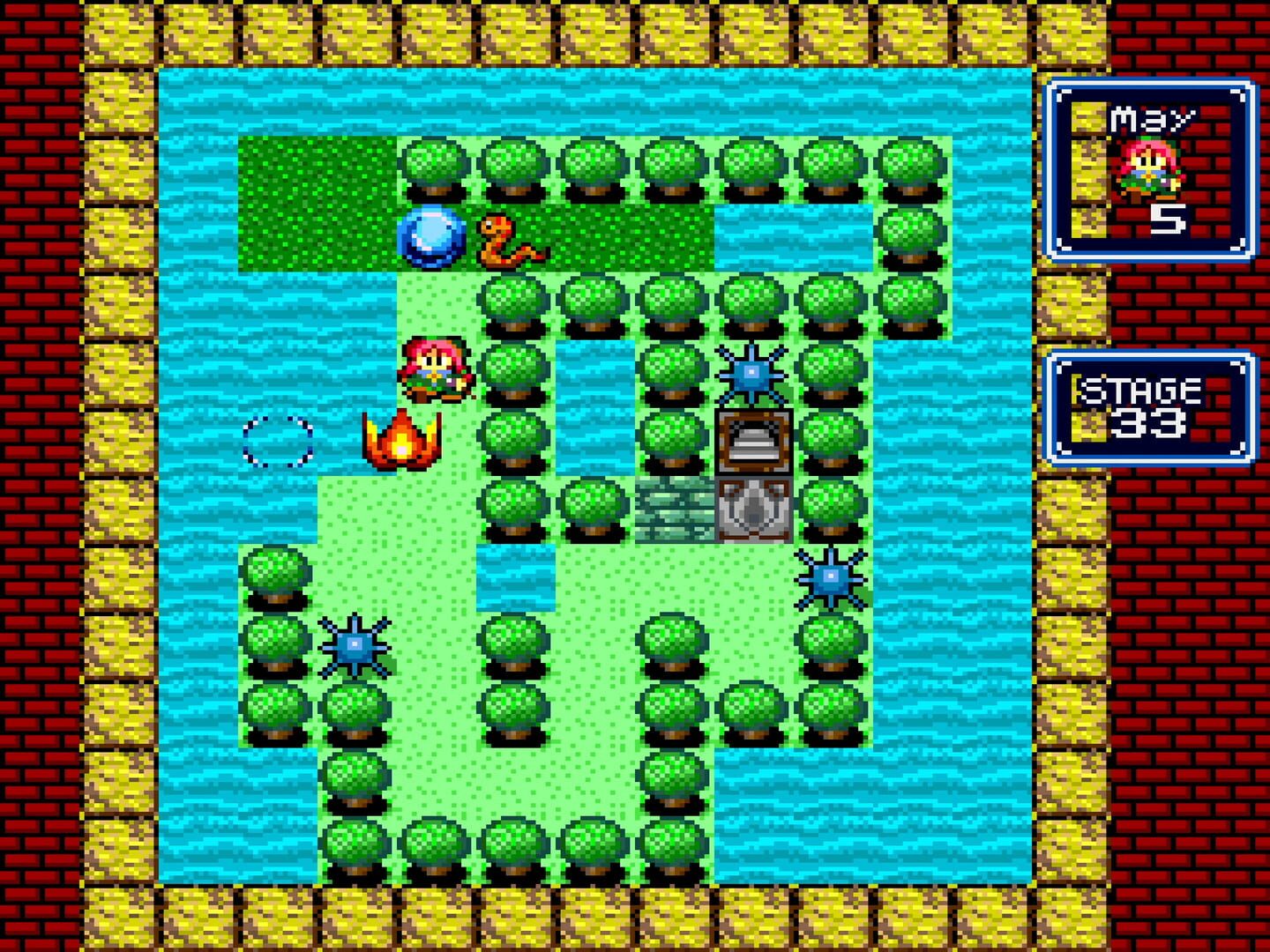Screen dimensions: 1270x952
Task: Expand the STAGE 33 panel
Action: click(1148, 405)
